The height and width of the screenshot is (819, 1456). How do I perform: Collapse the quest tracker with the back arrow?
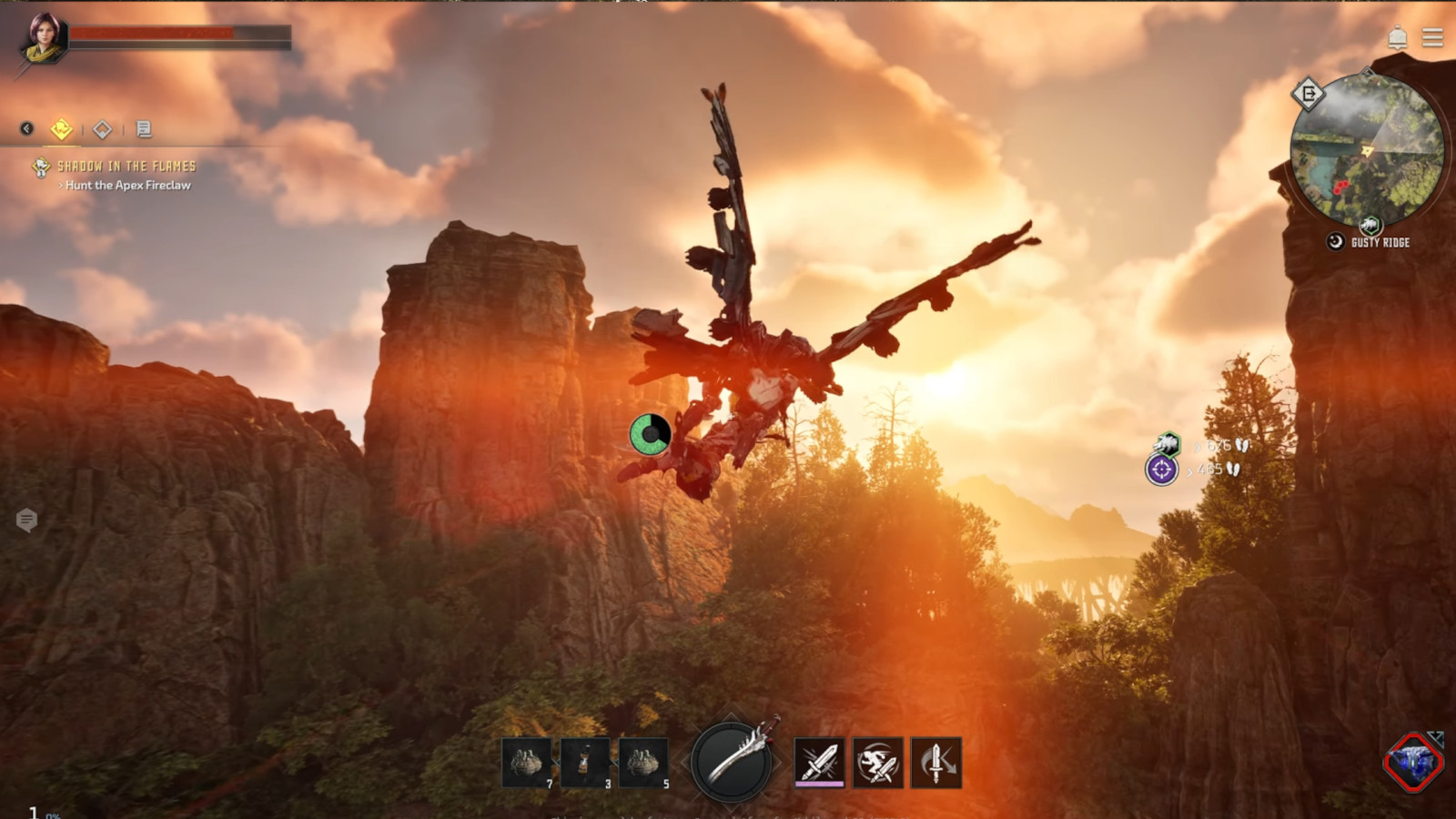coord(26,127)
